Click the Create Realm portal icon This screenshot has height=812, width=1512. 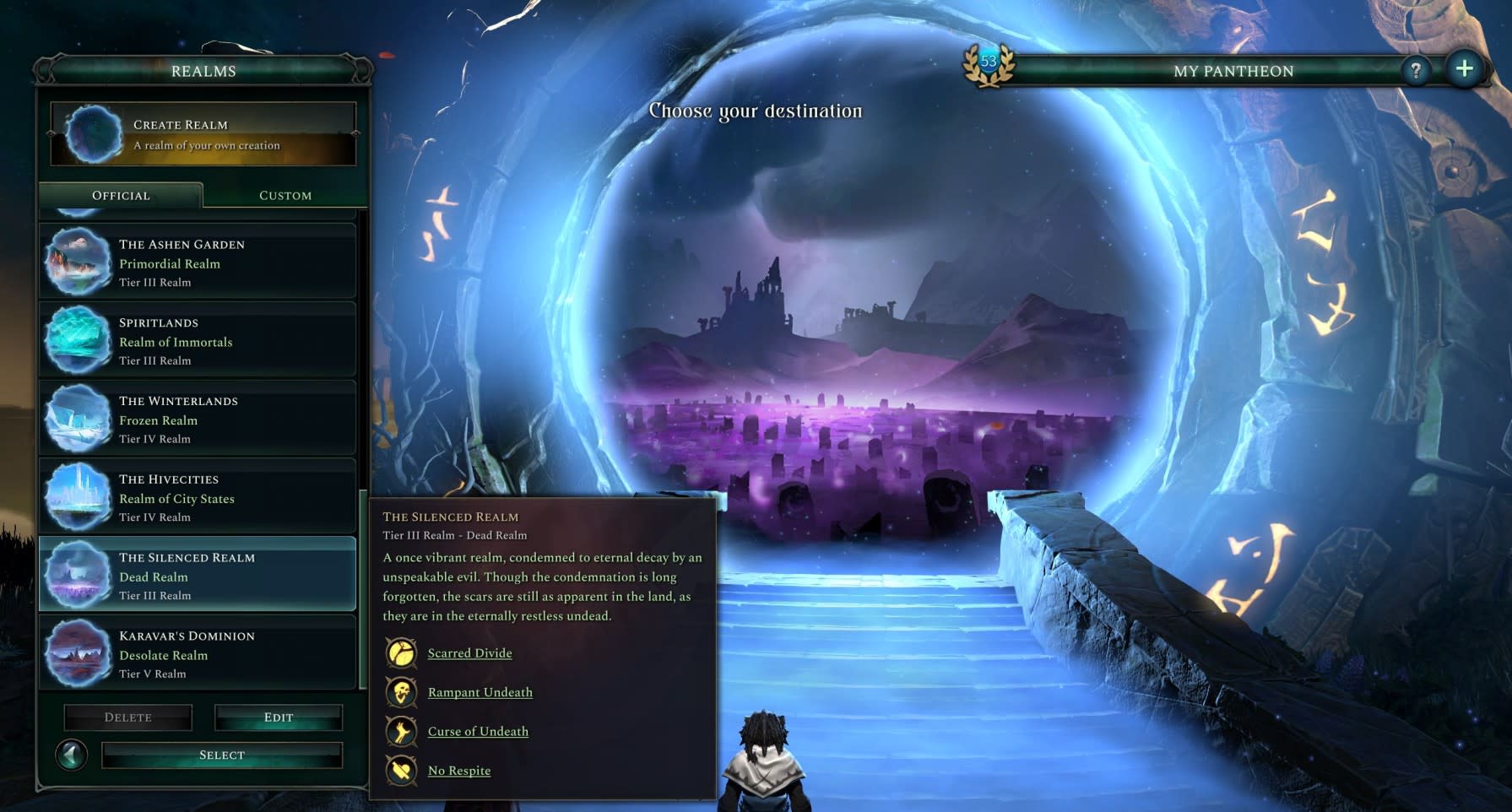click(95, 133)
